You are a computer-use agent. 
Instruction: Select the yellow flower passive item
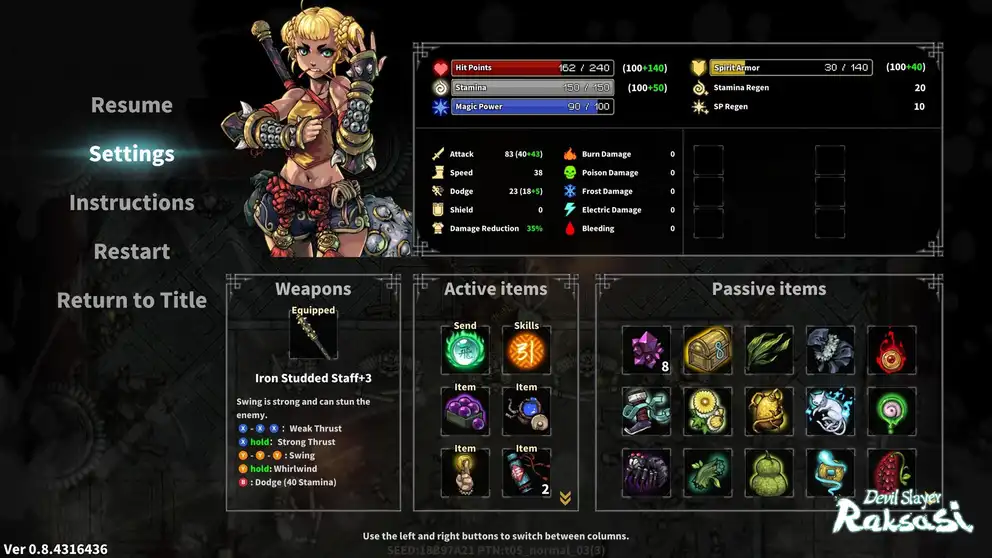[x=707, y=411]
